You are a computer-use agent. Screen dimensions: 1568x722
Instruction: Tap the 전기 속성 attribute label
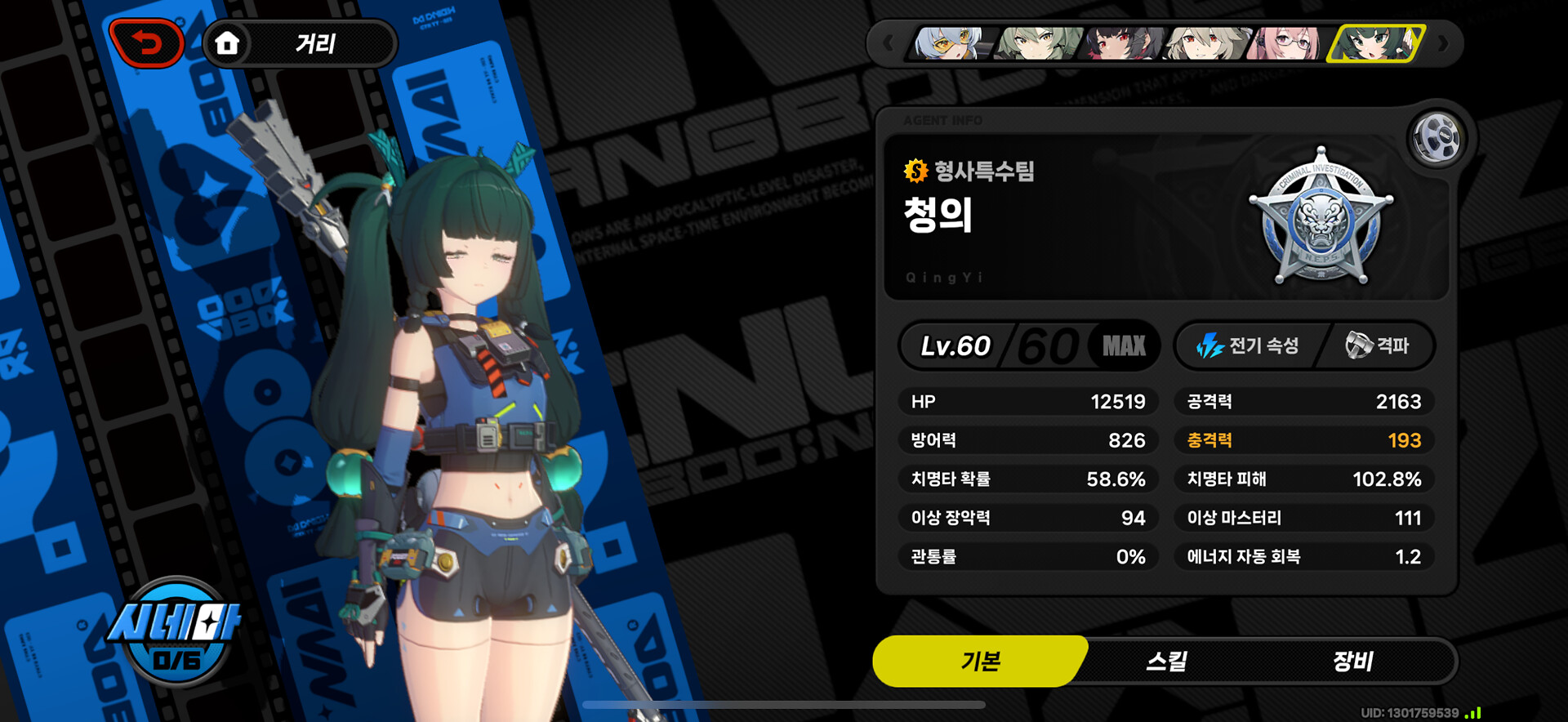pos(1248,345)
